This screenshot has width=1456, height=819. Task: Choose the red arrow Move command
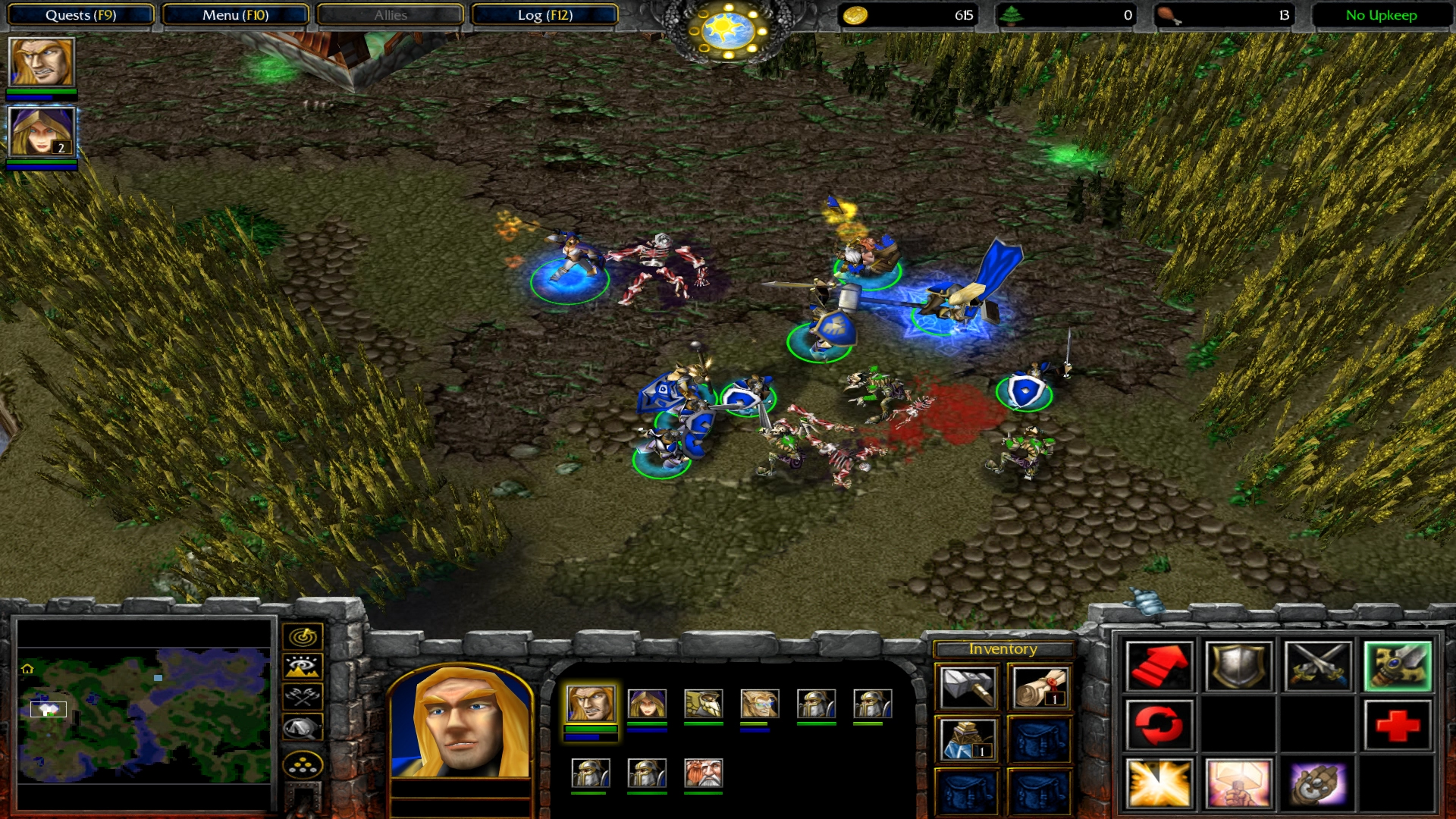(x=1159, y=666)
